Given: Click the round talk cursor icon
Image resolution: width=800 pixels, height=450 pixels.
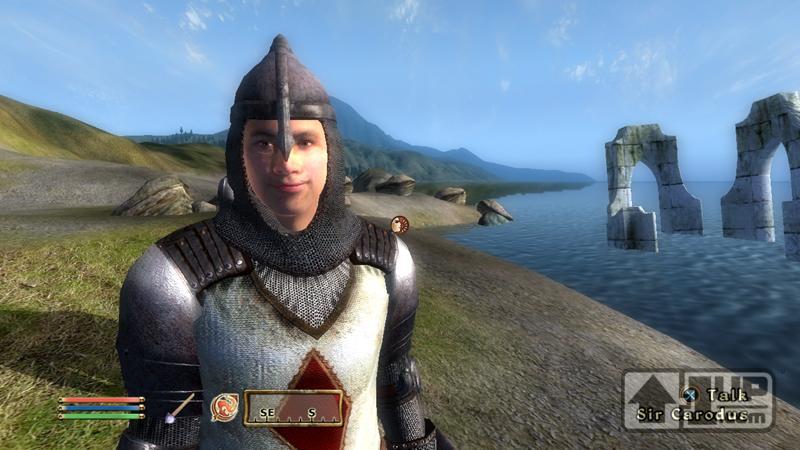Looking at the screenshot, I should point(399,224).
